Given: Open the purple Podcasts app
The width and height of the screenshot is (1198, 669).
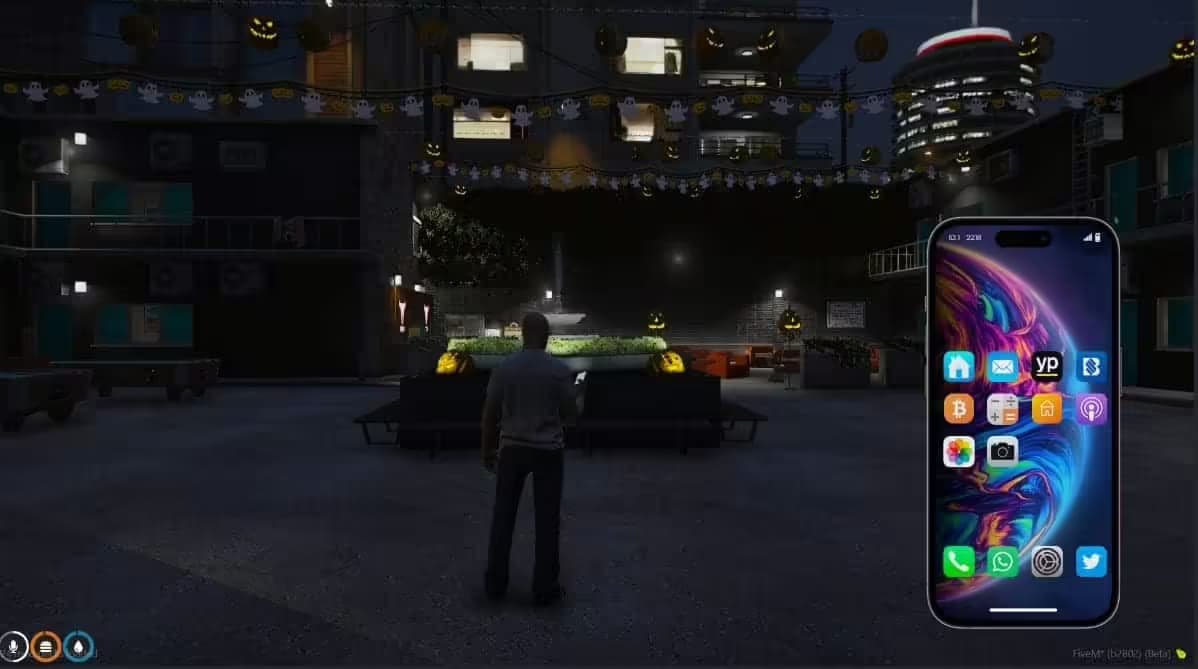Looking at the screenshot, I should coord(1091,409).
